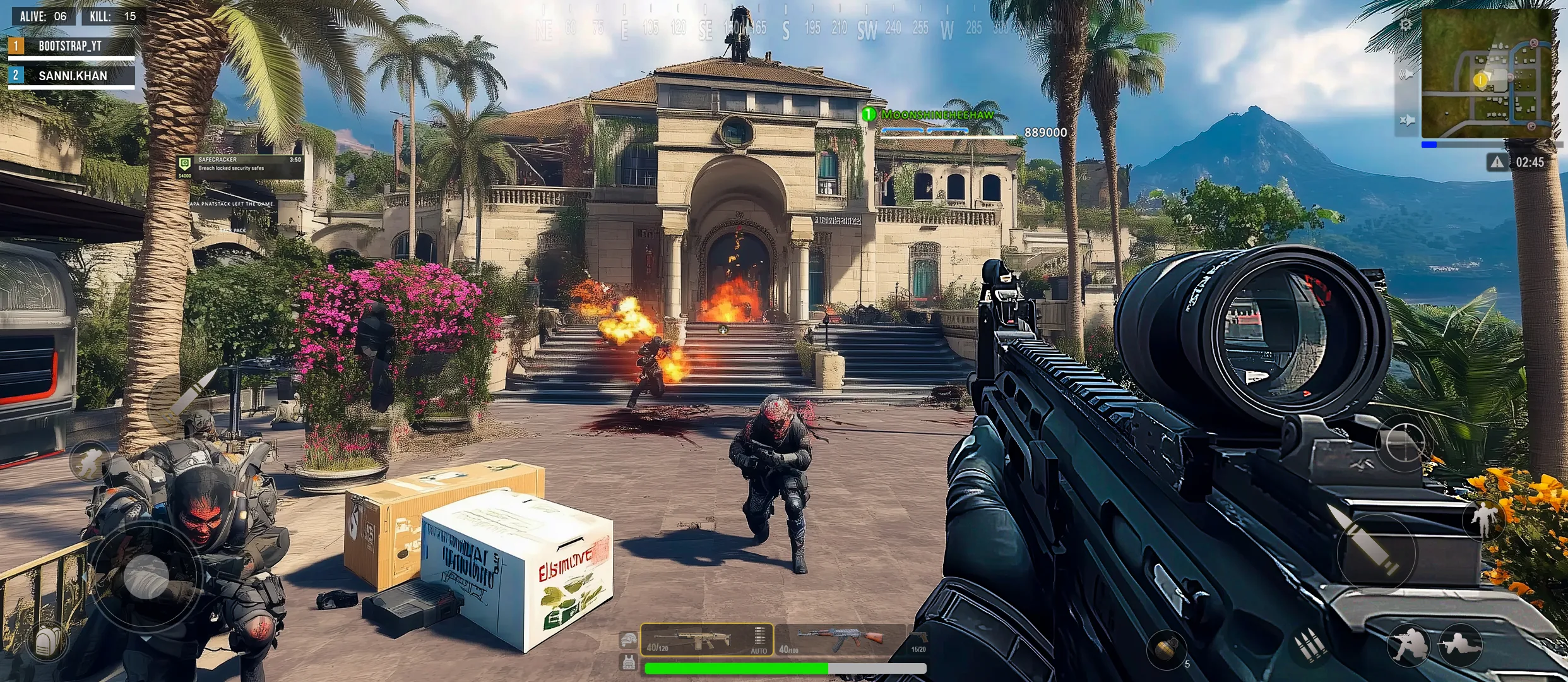This screenshot has height=682, width=1568.
Task: Open the minimap
Action: [x=1486, y=75]
